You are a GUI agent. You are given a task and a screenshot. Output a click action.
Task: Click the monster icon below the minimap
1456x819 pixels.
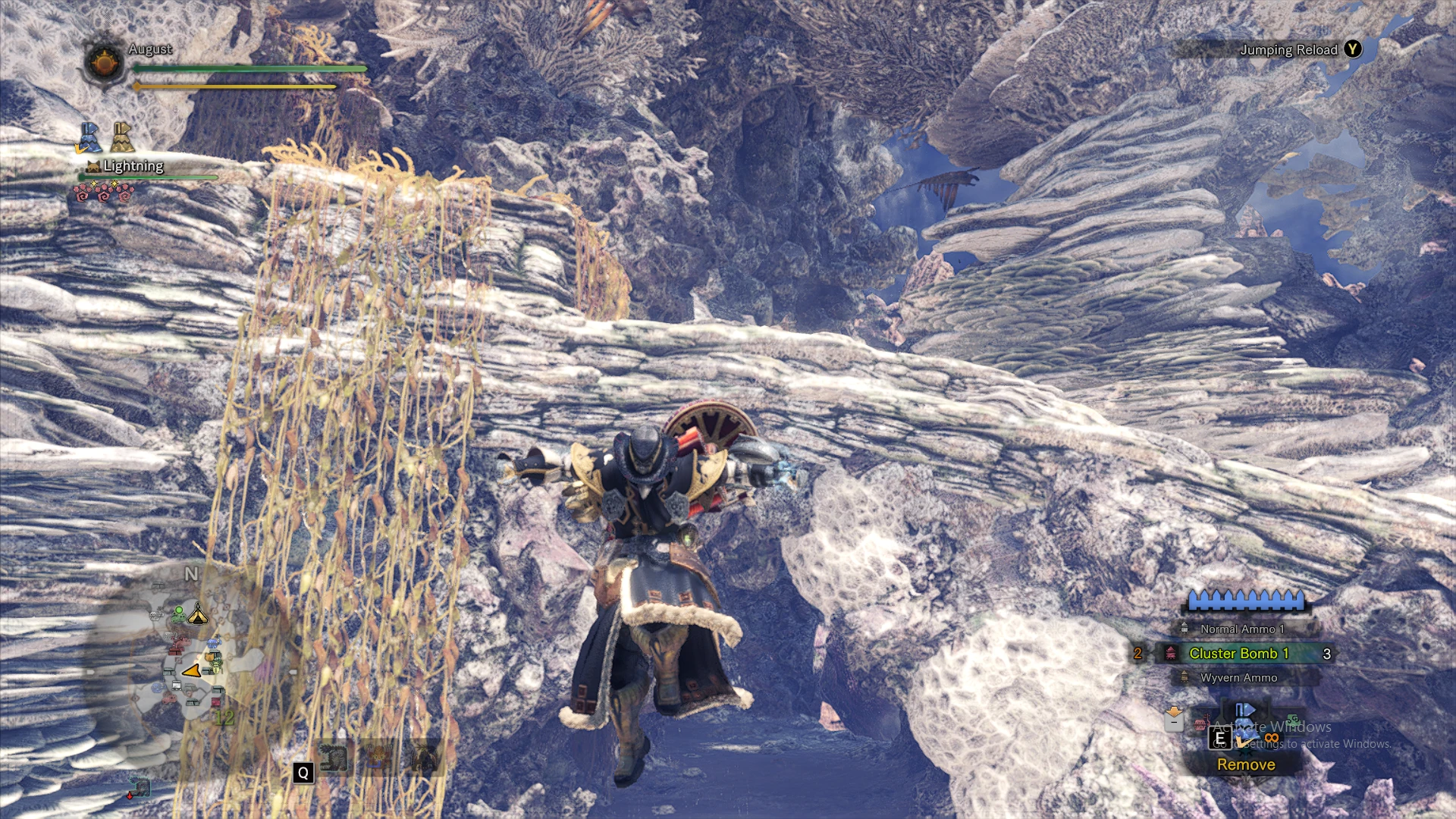139,789
